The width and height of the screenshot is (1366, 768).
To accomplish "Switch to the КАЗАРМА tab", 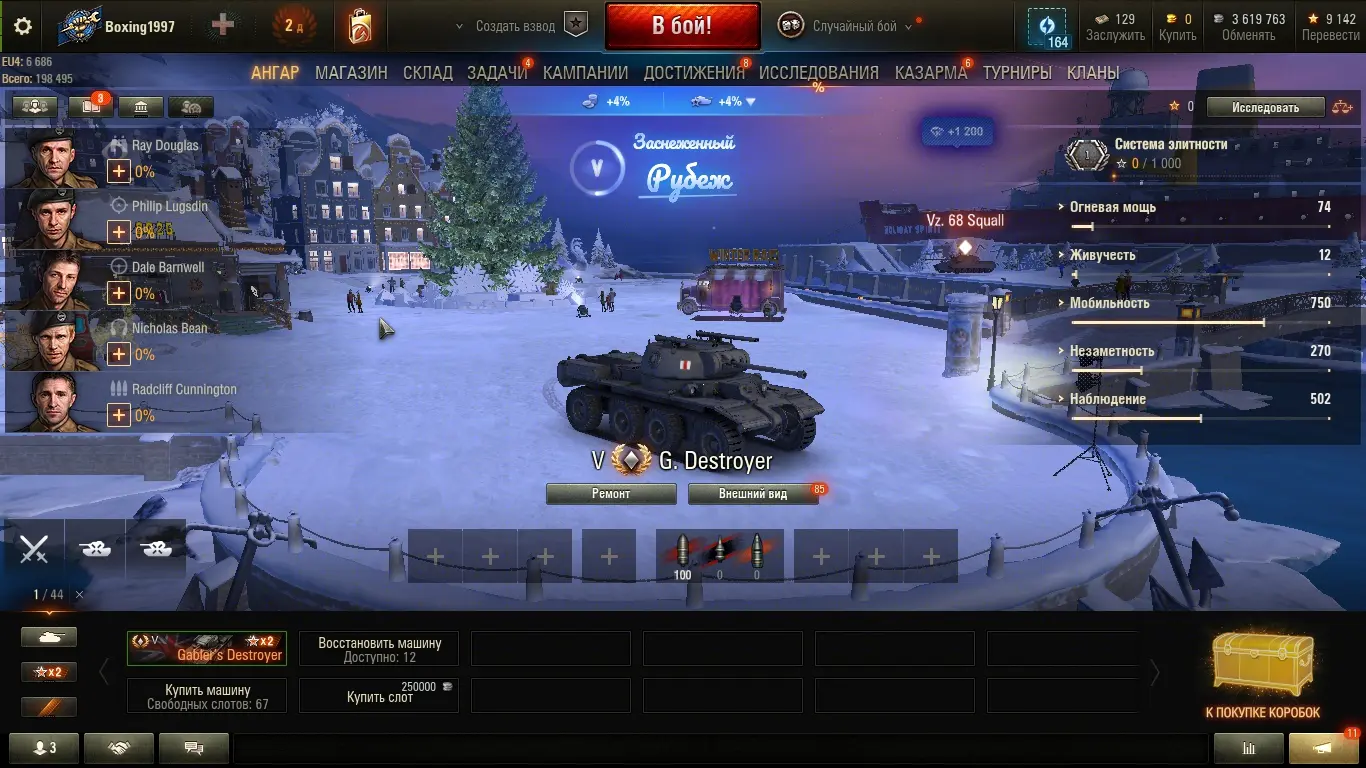I will 930,73.
